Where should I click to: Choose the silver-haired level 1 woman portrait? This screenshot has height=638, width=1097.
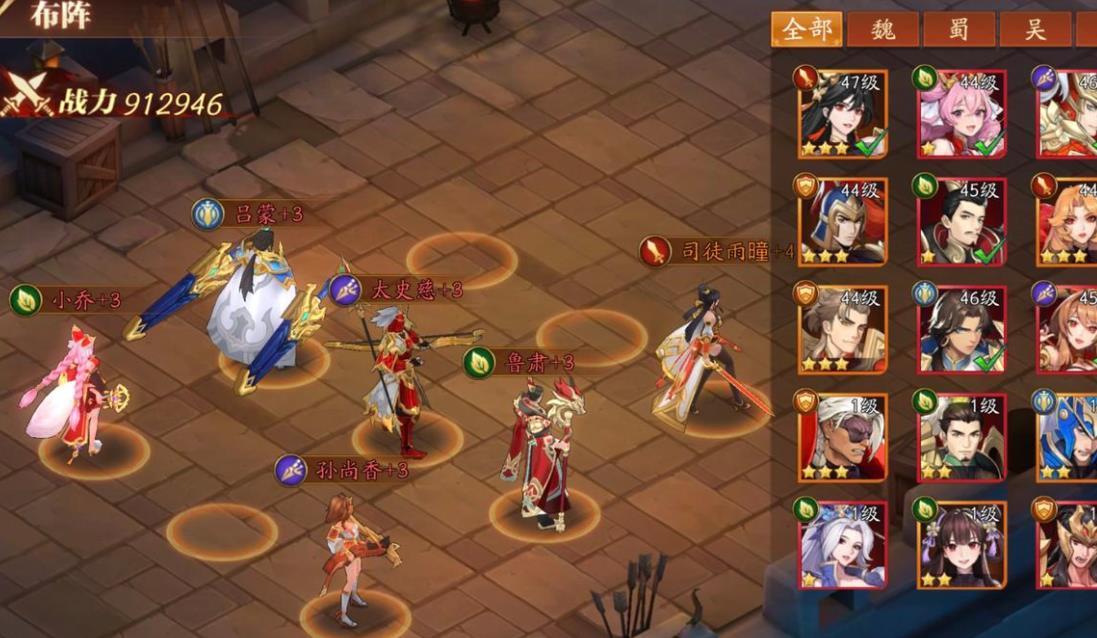843,545
